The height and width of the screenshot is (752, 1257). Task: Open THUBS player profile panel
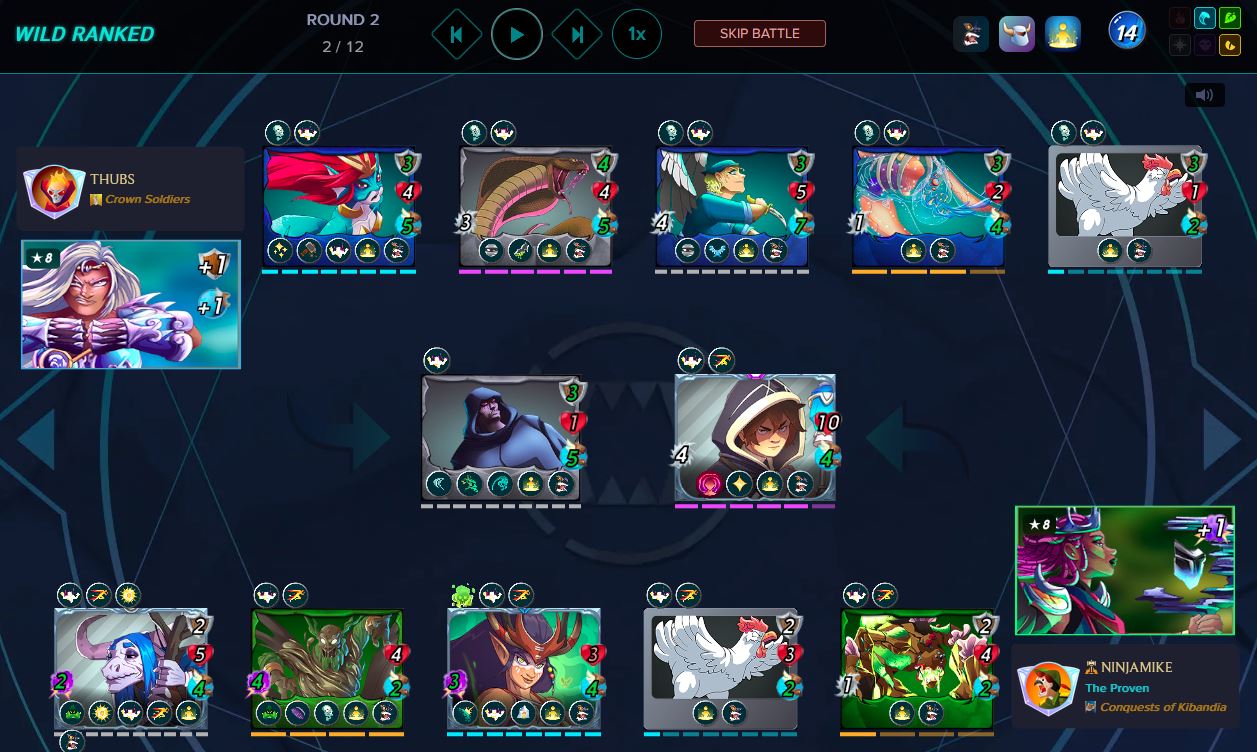coord(130,189)
